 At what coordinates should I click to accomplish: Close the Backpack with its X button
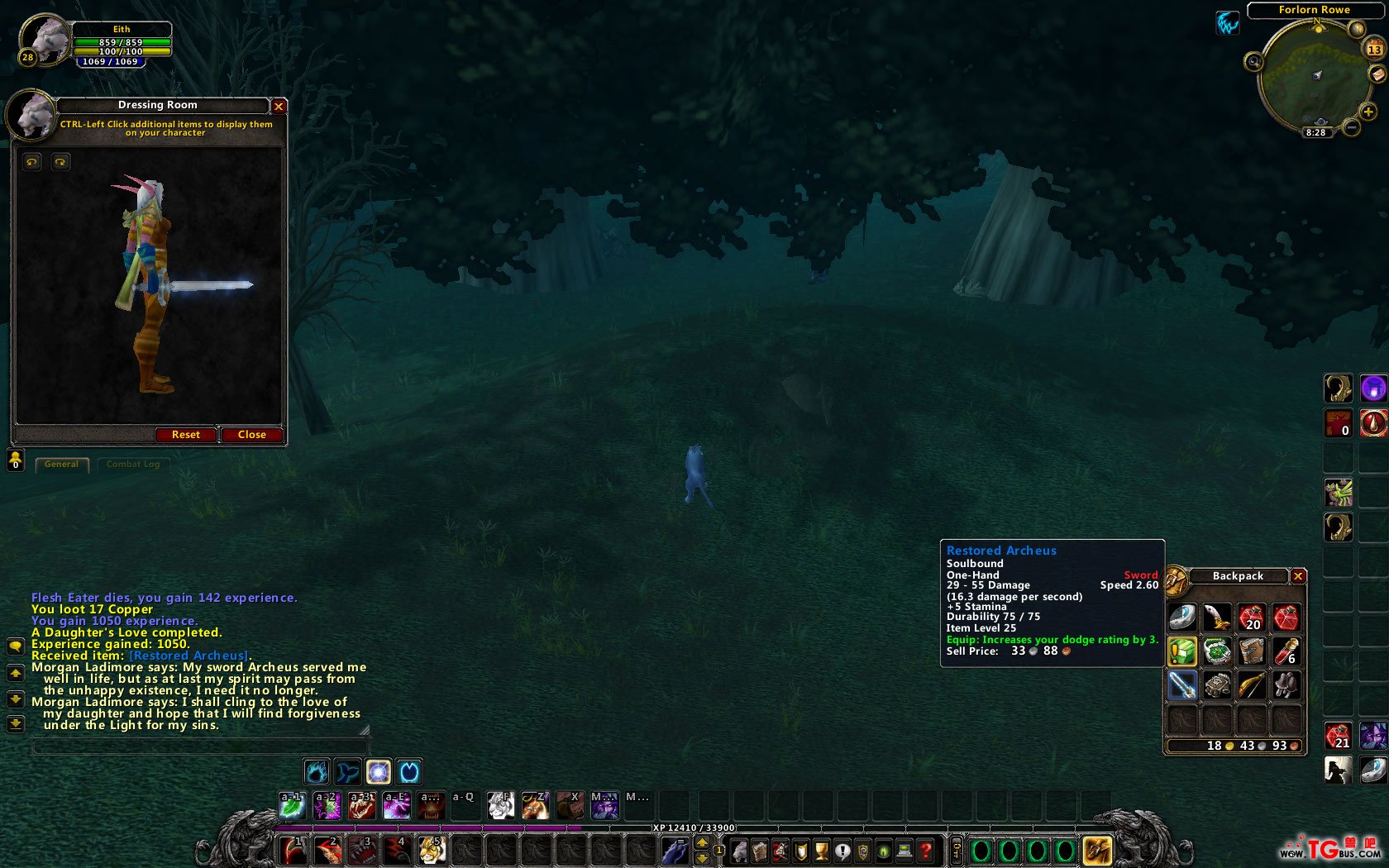(x=1298, y=576)
